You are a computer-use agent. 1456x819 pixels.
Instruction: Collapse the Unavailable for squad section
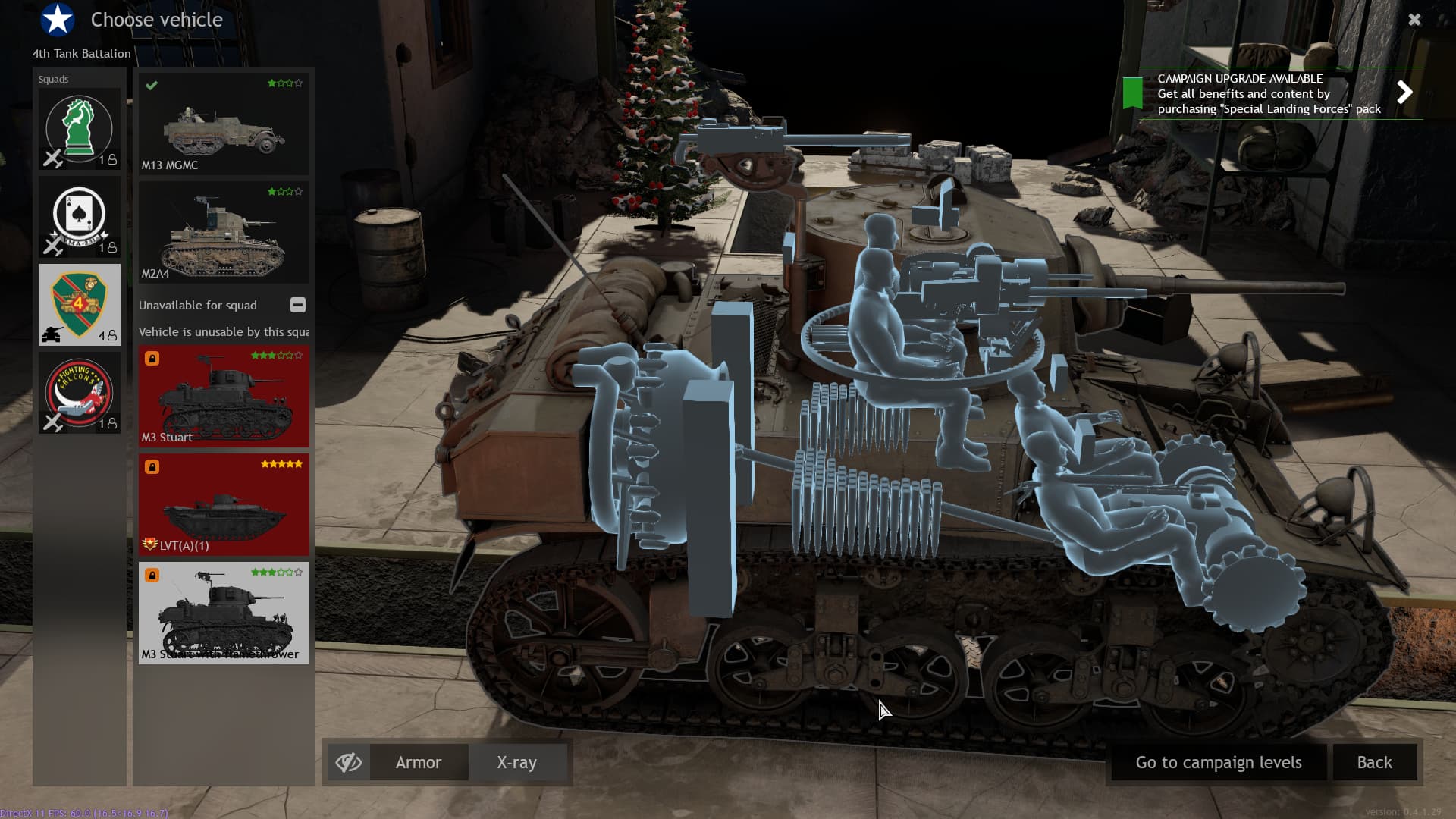[x=298, y=305]
